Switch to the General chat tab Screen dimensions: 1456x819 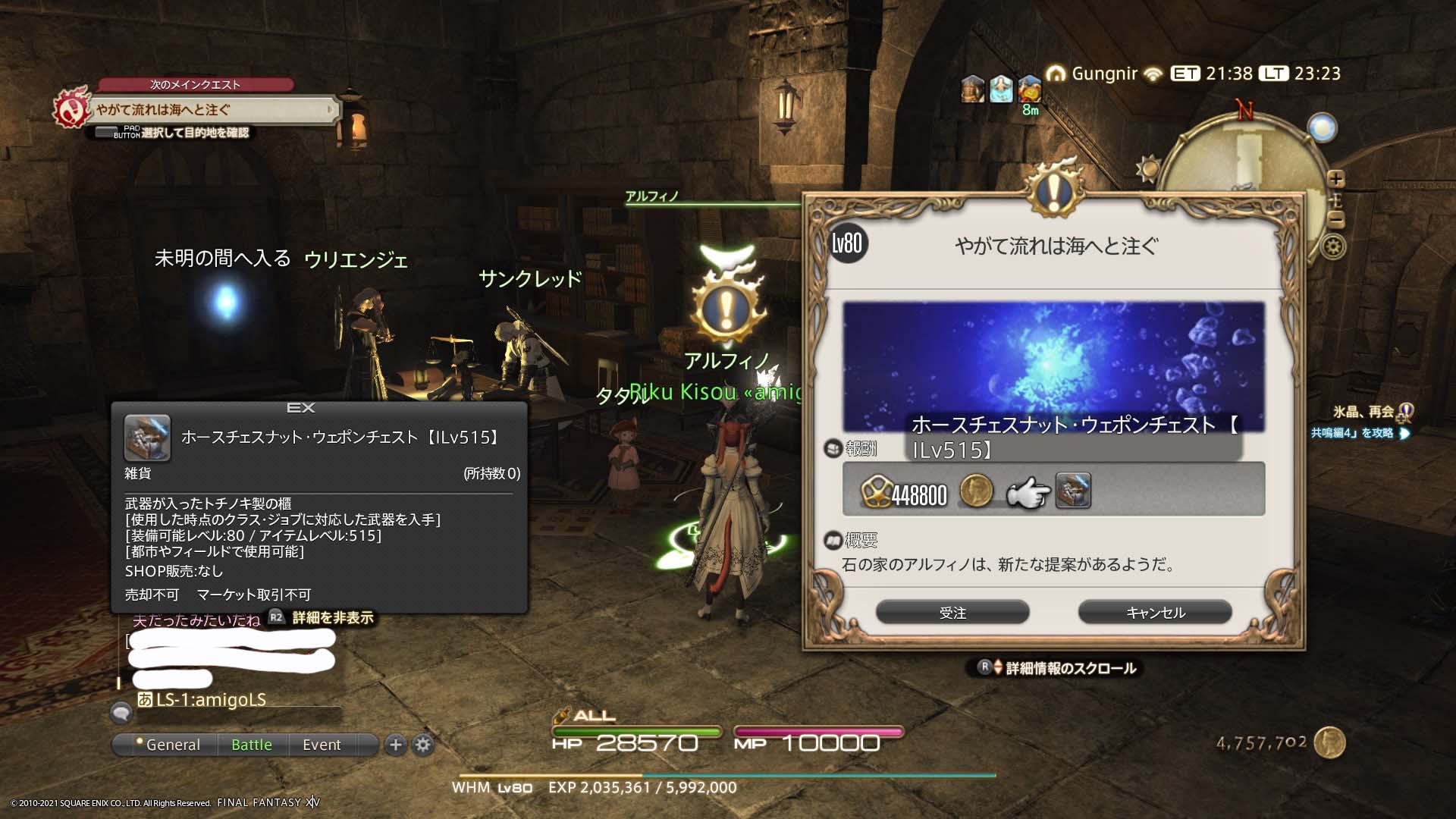[x=168, y=745]
